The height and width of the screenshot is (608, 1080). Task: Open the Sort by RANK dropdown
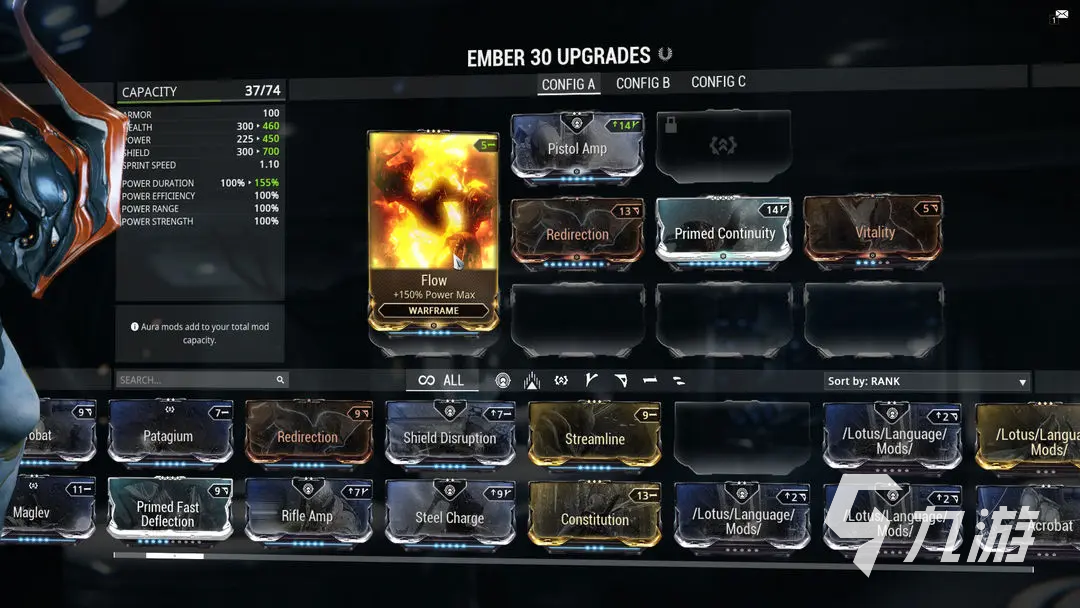pyautogui.click(x=927, y=381)
